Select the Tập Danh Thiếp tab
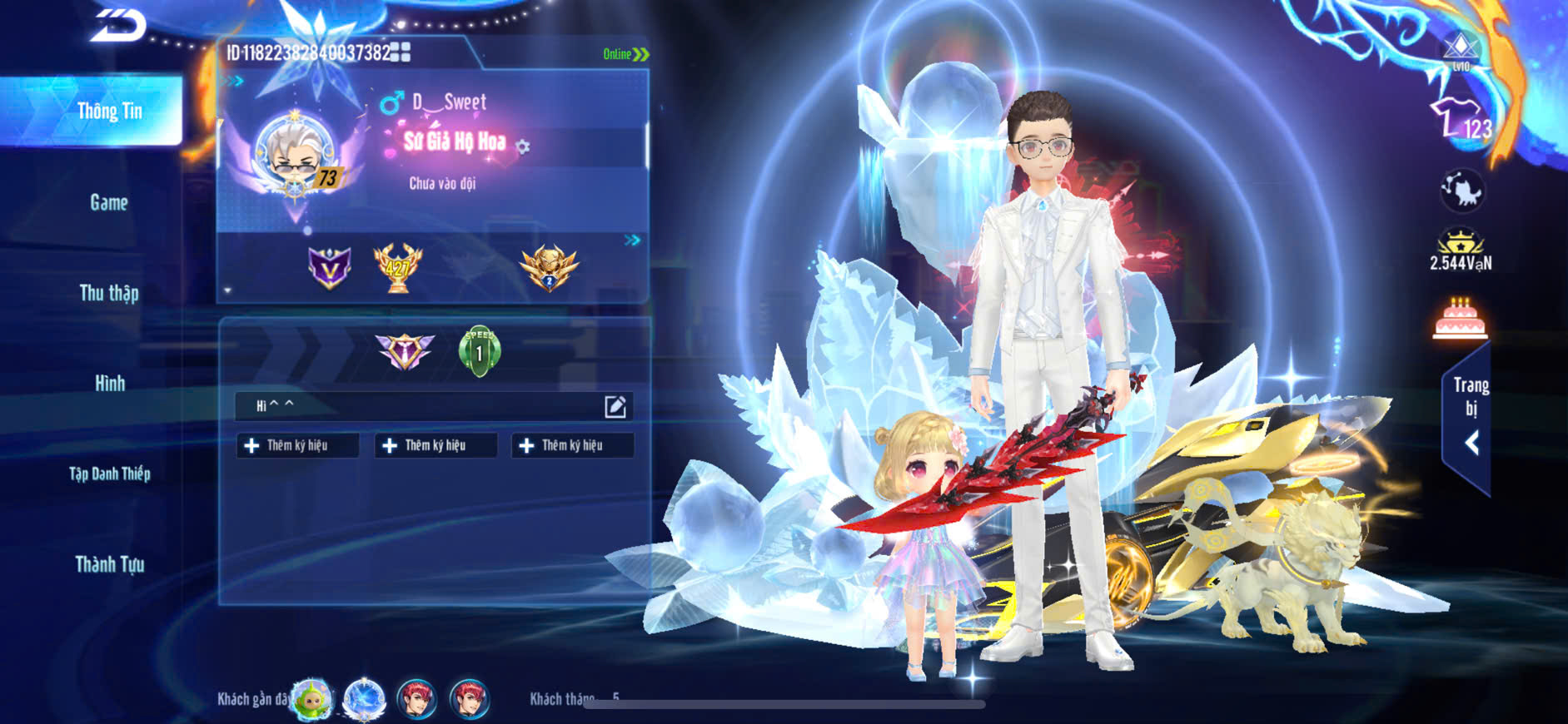This screenshot has width=1568, height=724. [x=109, y=474]
